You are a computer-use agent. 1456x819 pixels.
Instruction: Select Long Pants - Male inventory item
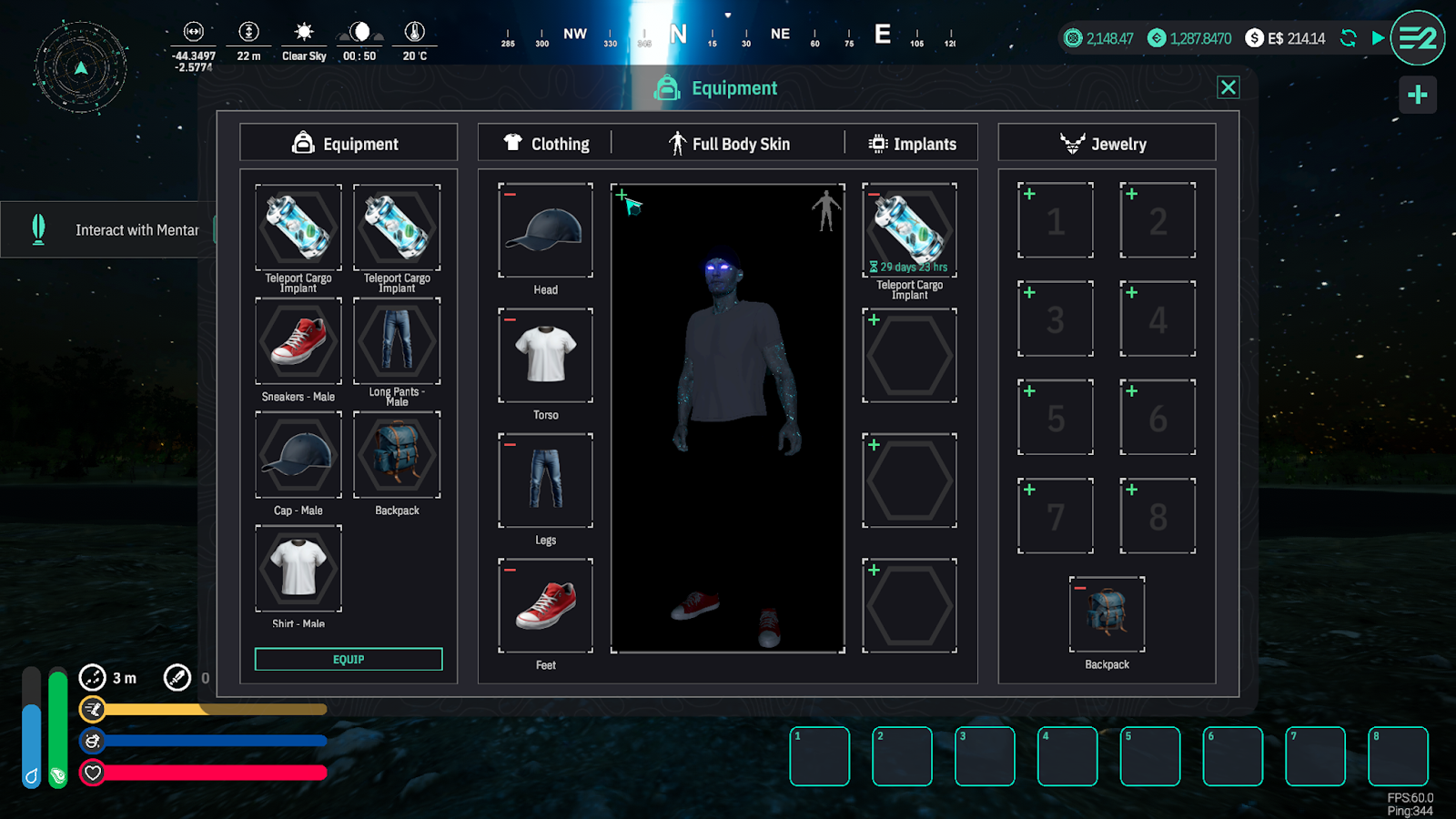[397, 341]
